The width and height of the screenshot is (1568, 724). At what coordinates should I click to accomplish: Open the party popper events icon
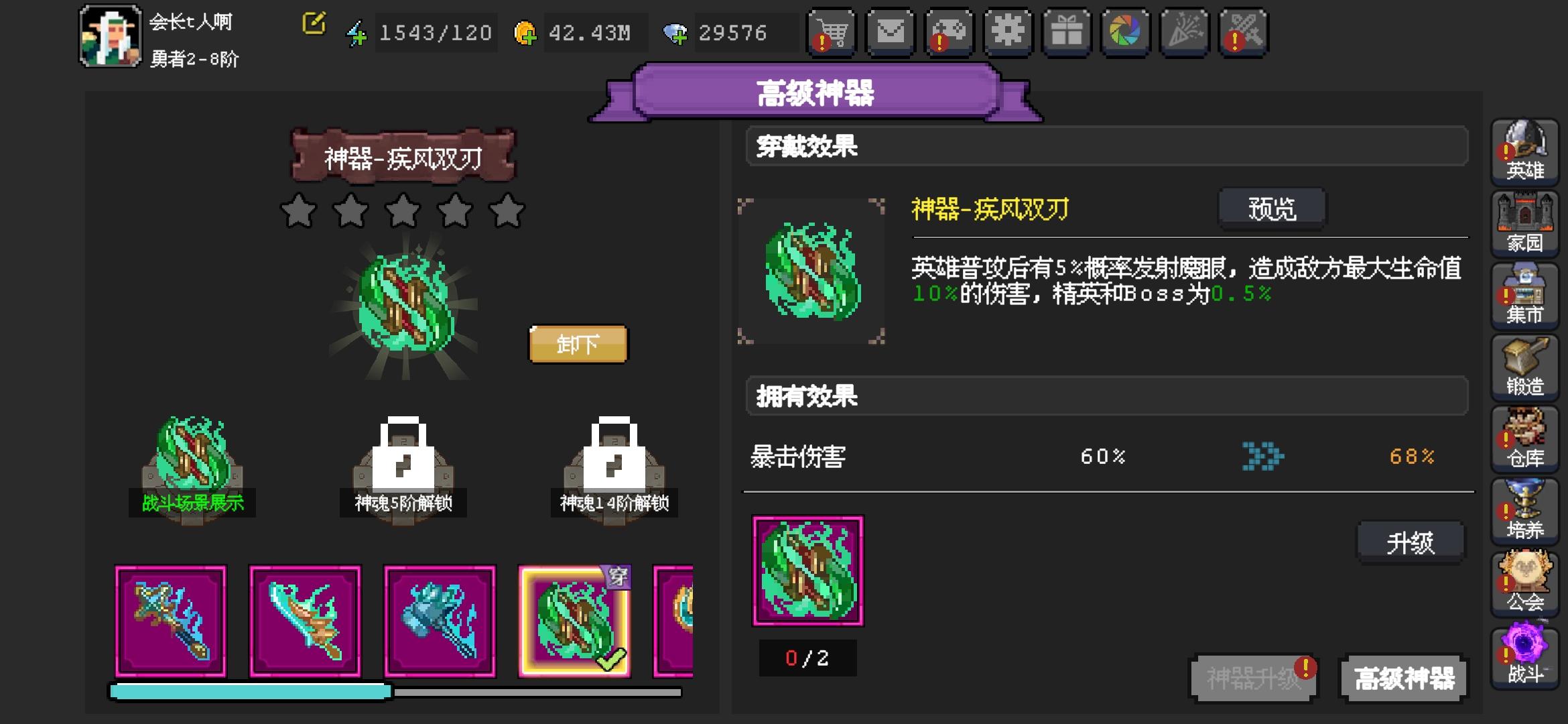pyautogui.click(x=1185, y=32)
